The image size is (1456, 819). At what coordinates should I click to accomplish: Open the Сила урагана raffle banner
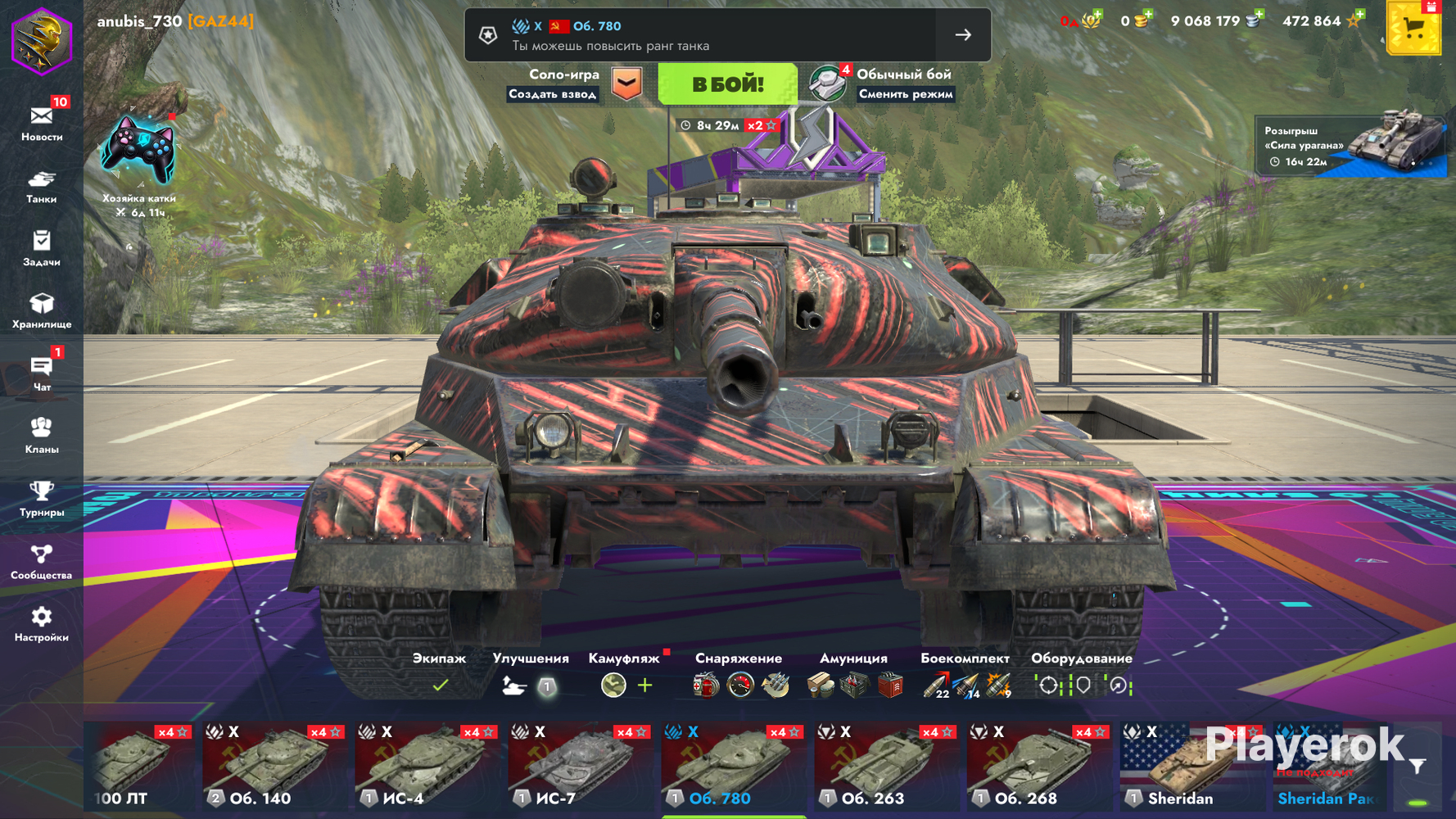(1351, 146)
